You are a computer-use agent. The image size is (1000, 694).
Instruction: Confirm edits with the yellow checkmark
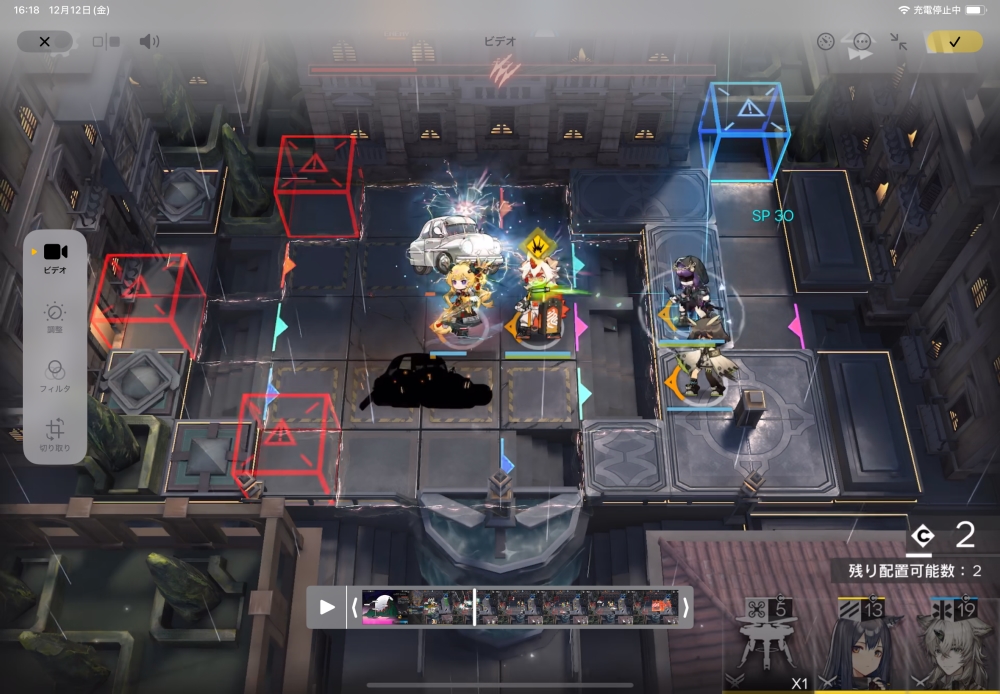(x=954, y=42)
